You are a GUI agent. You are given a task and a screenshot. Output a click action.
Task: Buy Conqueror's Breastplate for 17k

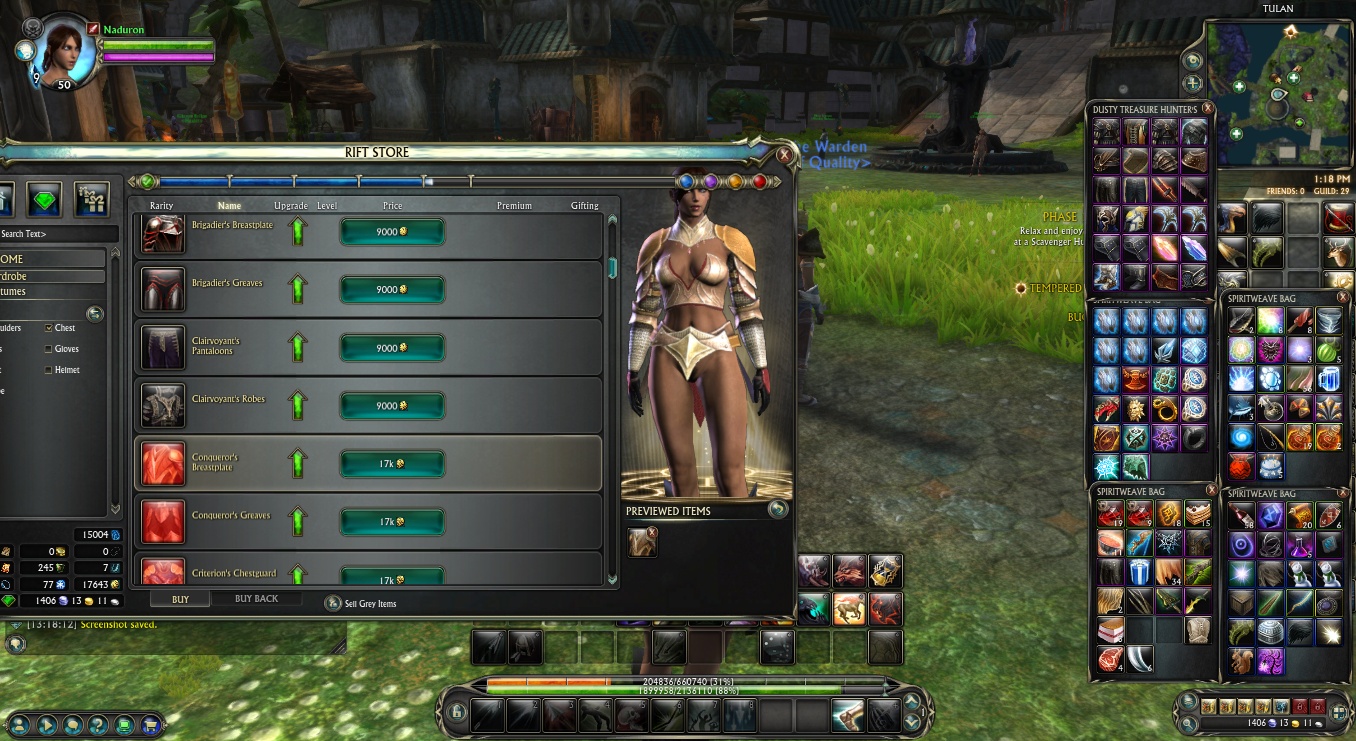[x=392, y=464]
